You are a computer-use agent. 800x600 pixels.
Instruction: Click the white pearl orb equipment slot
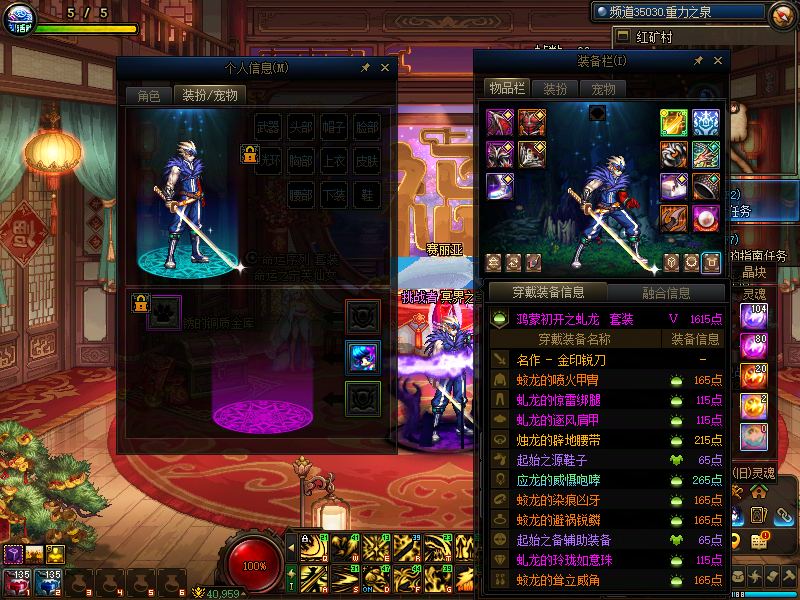(705, 217)
